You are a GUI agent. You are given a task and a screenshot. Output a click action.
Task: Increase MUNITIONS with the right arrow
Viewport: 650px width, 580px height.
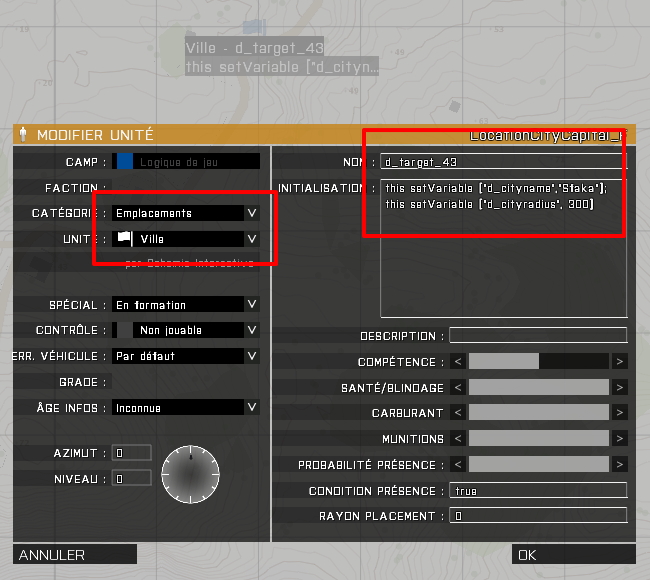[x=620, y=438]
